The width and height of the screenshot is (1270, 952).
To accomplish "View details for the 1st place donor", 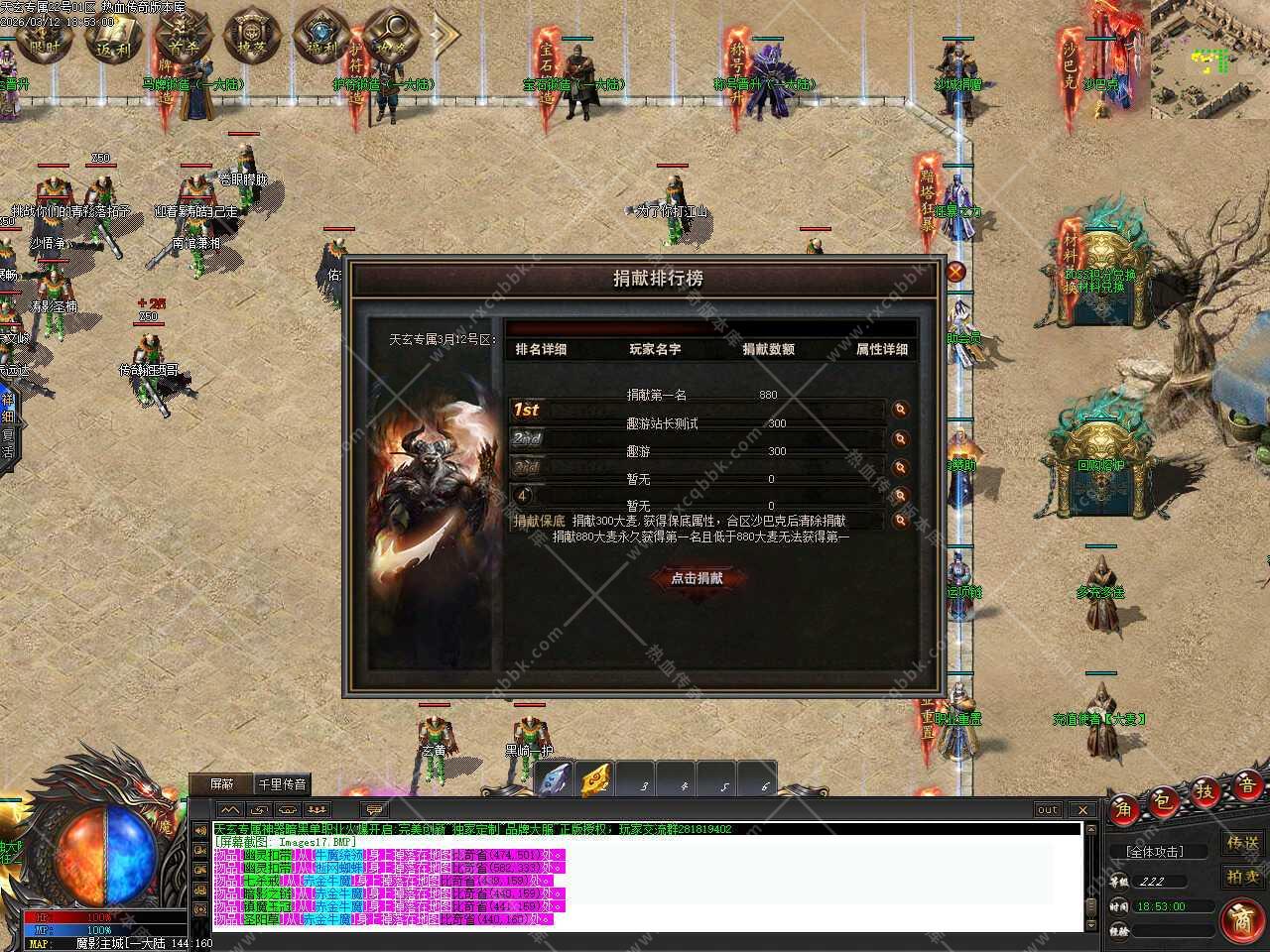I will pyautogui.click(x=900, y=409).
